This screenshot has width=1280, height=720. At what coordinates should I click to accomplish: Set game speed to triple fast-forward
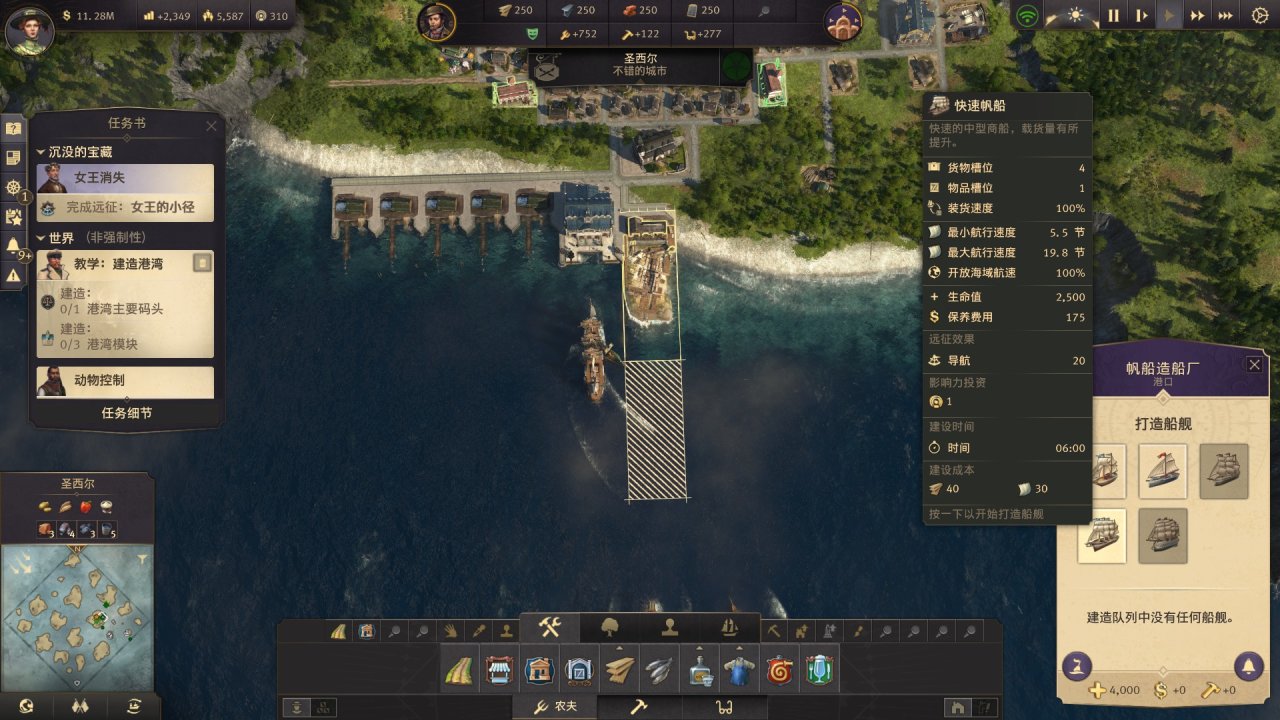(1225, 16)
